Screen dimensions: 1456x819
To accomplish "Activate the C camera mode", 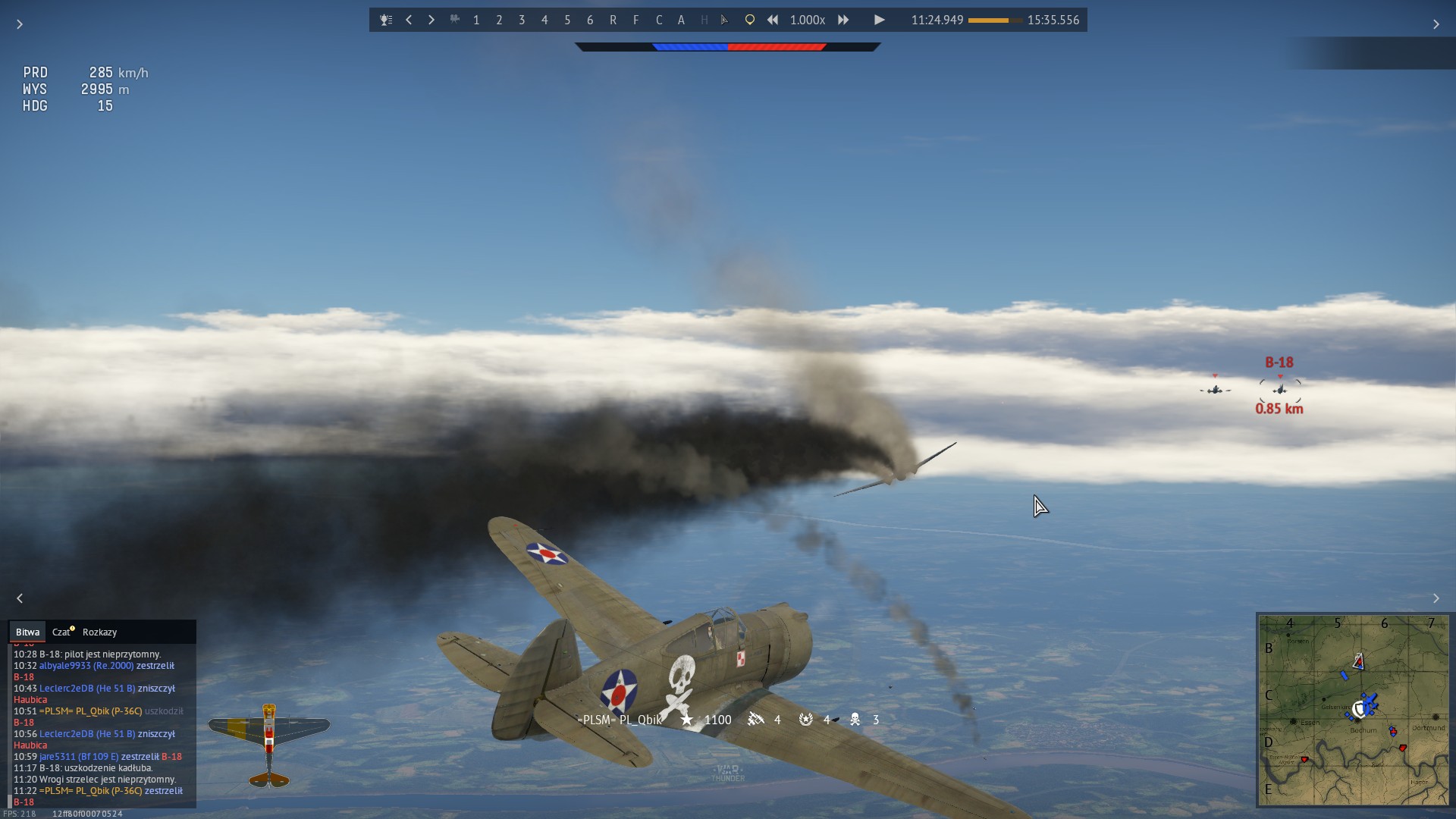I will pyautogui.click(x=658, y=20).
